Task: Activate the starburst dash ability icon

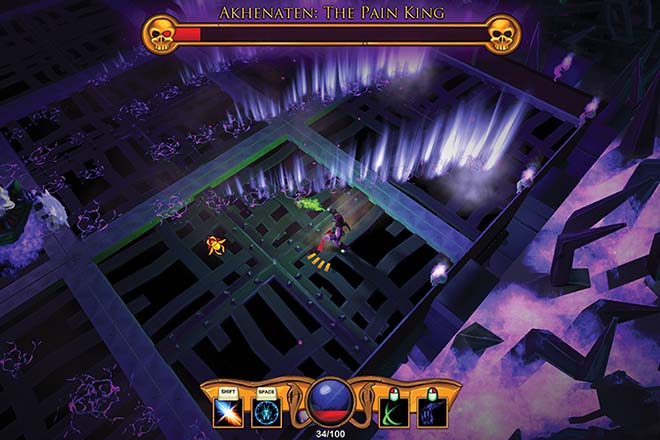Action: pyautogui.click(x=227, y=412)
